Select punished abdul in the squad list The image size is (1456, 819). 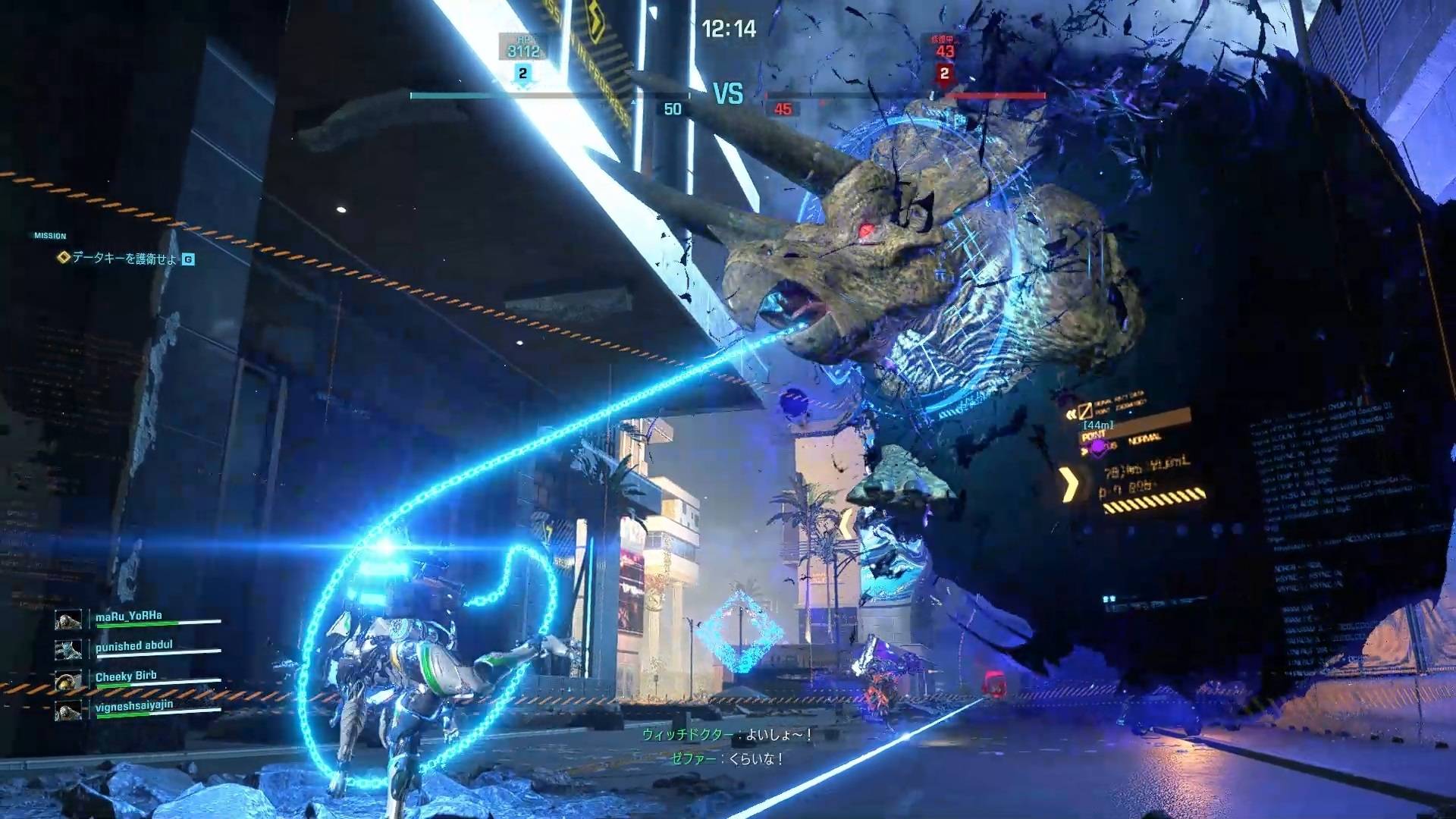coord(133,646)
